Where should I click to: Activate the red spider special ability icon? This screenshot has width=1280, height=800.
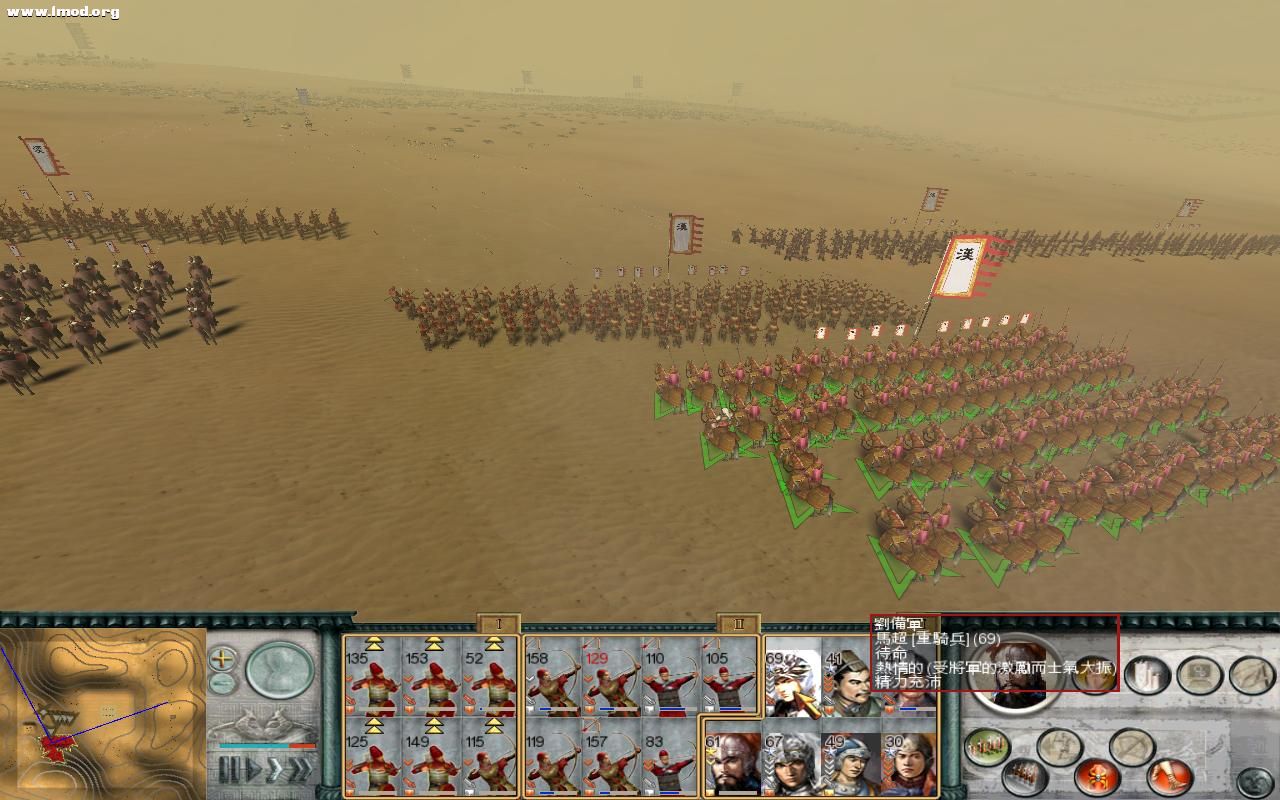click(1096, 777)
